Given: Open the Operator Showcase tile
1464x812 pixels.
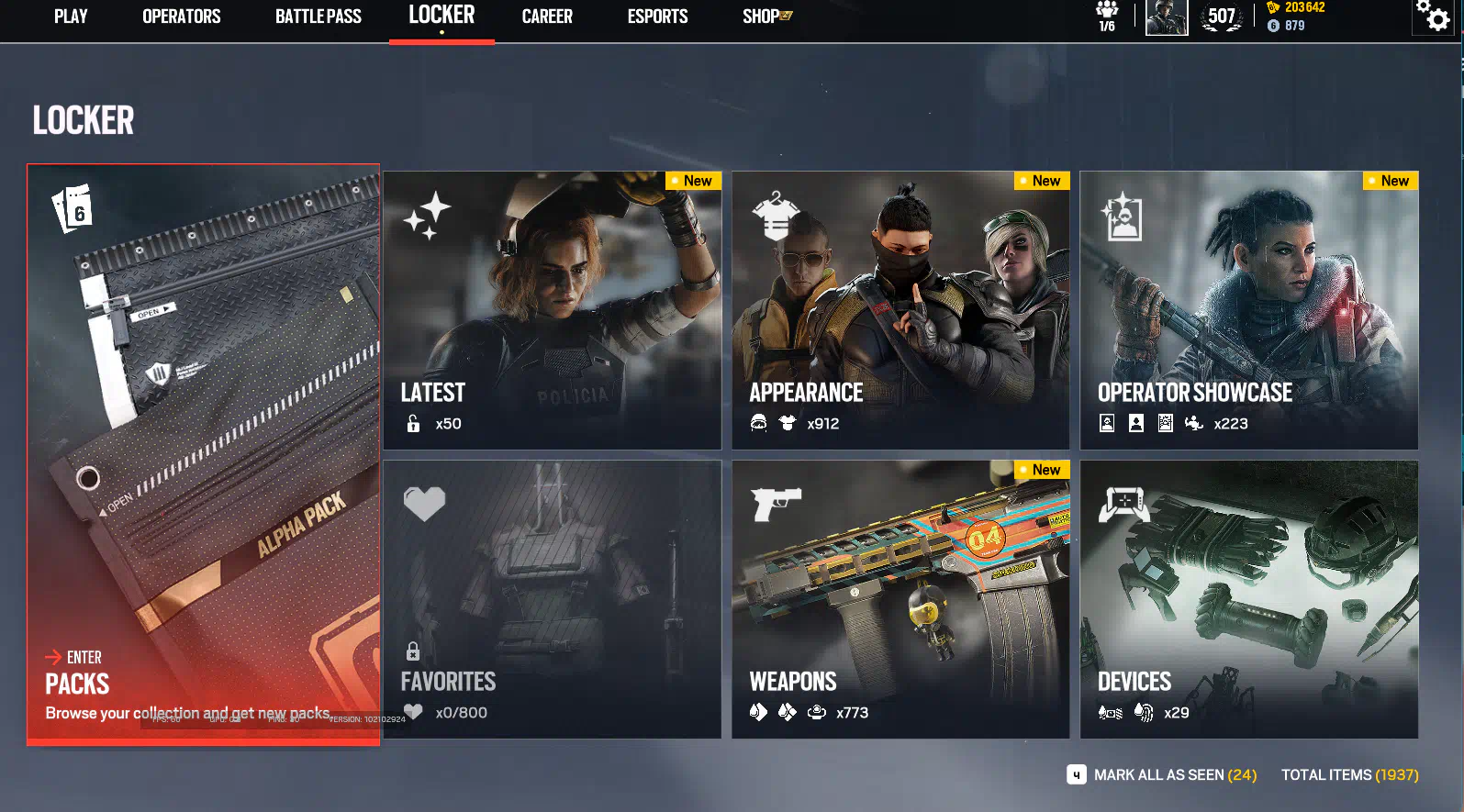Looking at the screenshot, I should pyautogui.click(x=1248, y=310).
